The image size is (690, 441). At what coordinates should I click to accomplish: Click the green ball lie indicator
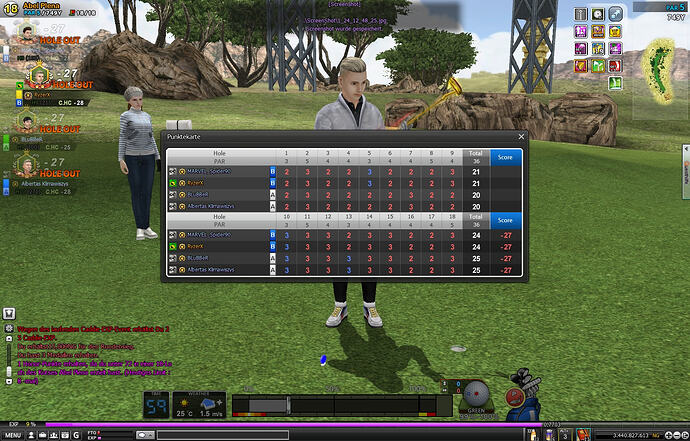[x=476, y=394]
